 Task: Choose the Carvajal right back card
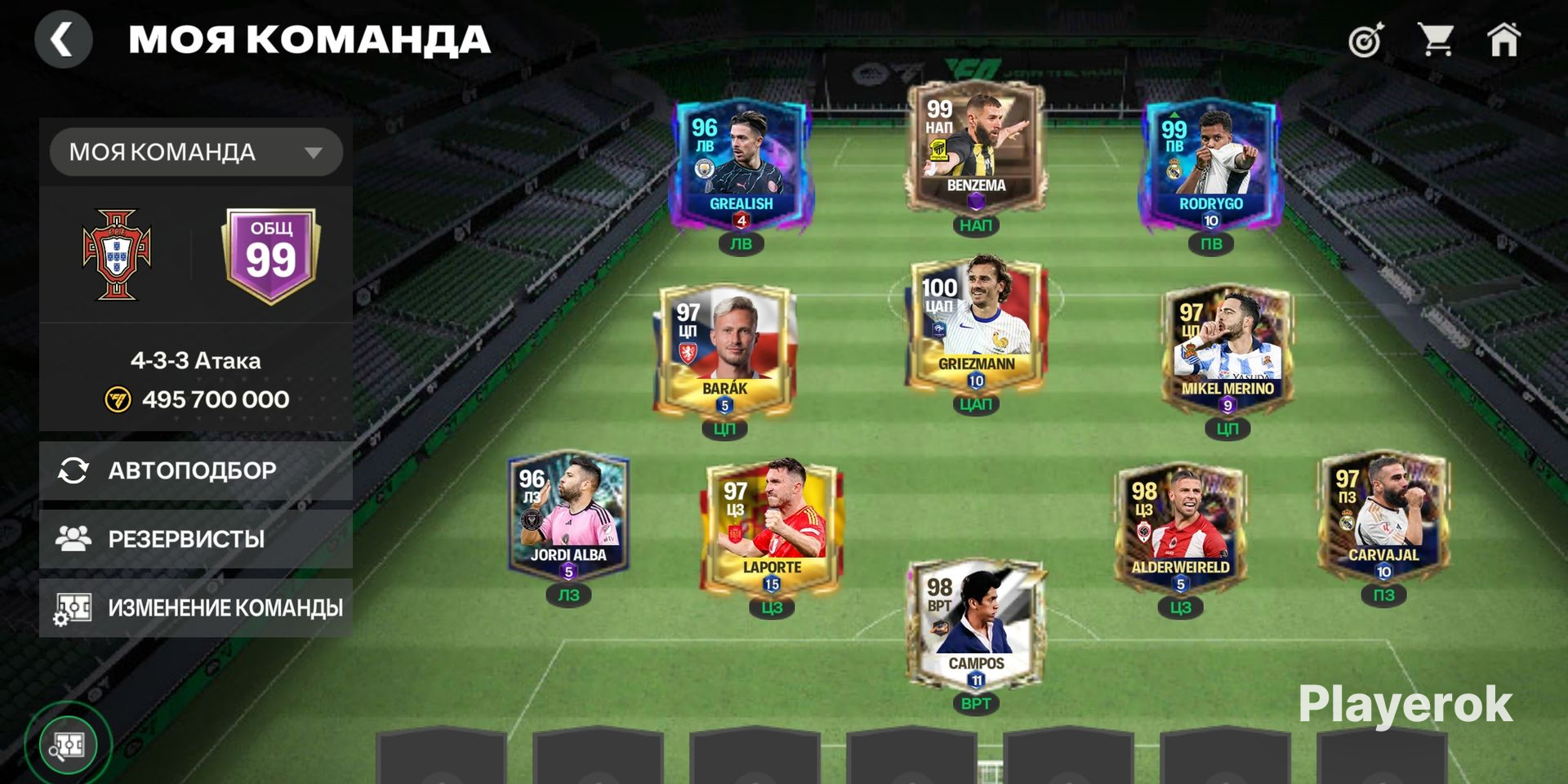1383,513
